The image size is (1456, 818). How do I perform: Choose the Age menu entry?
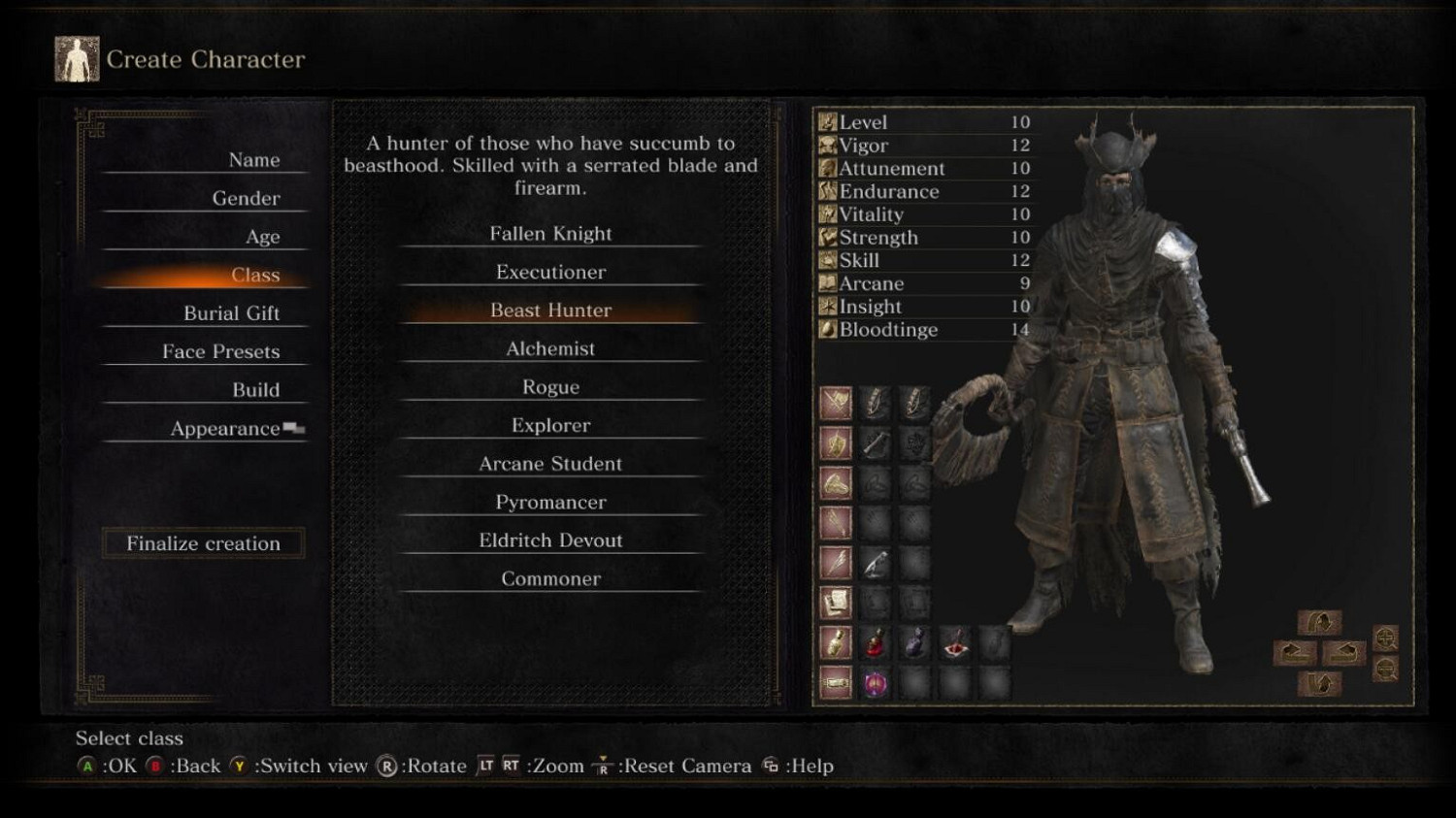coord(262,237)
